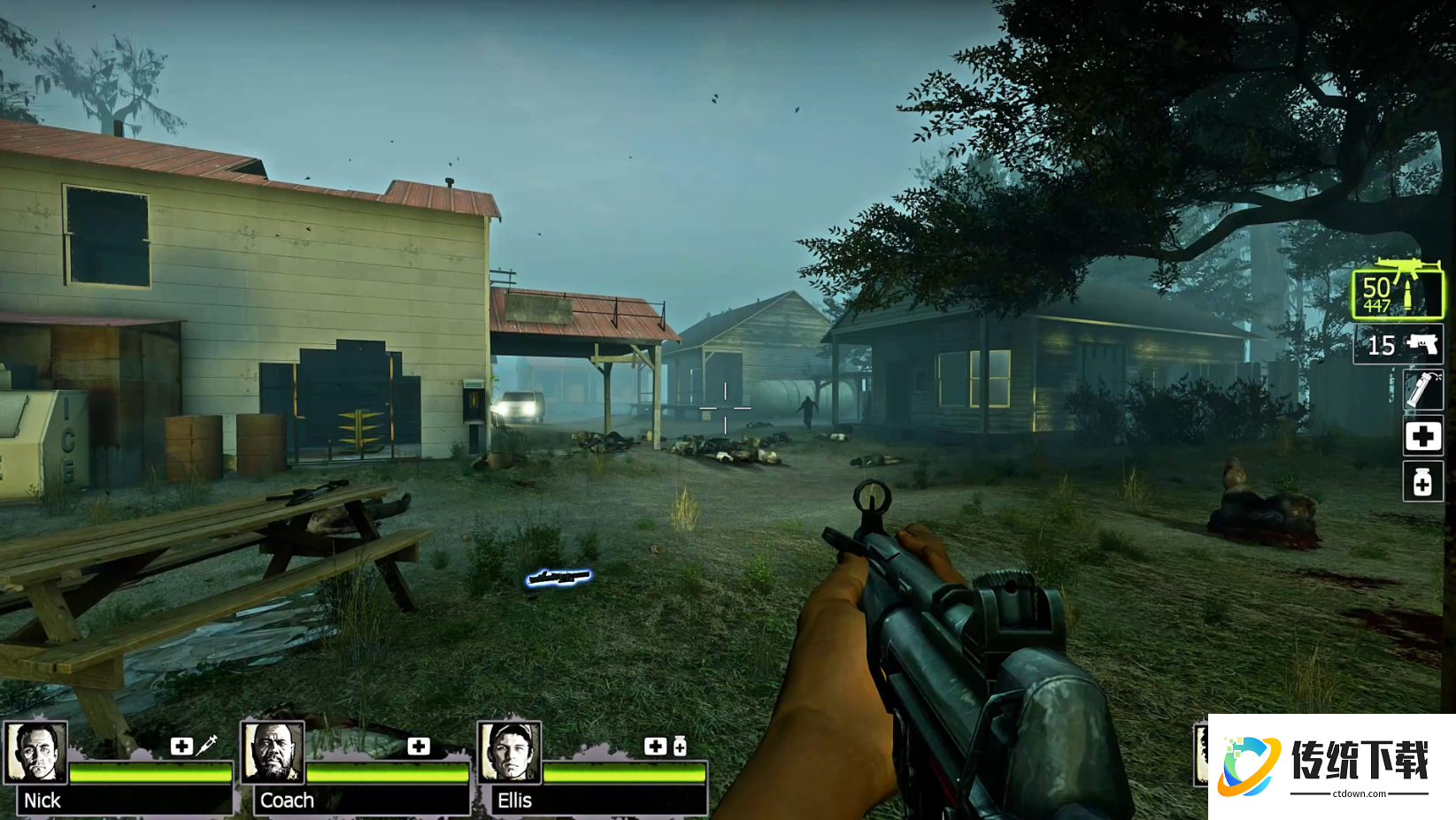
Task: Click Ellis's pills bottle icon
Action: [x=680, y=747]
